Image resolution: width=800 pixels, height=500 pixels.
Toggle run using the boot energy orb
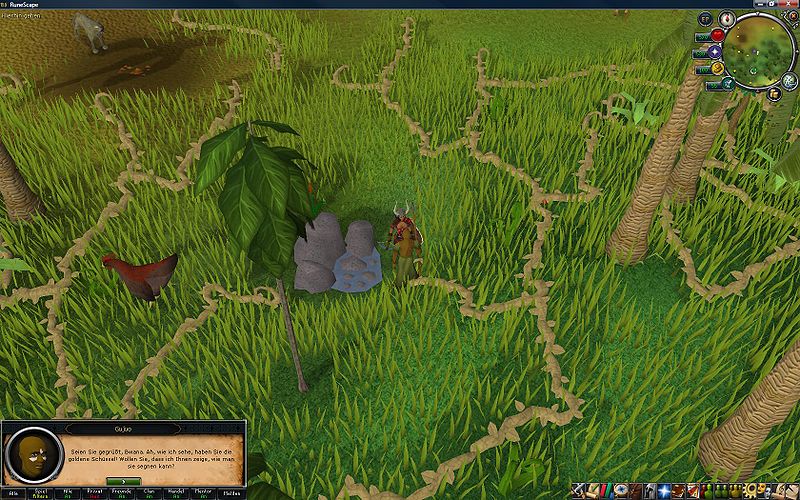point(717,68)
